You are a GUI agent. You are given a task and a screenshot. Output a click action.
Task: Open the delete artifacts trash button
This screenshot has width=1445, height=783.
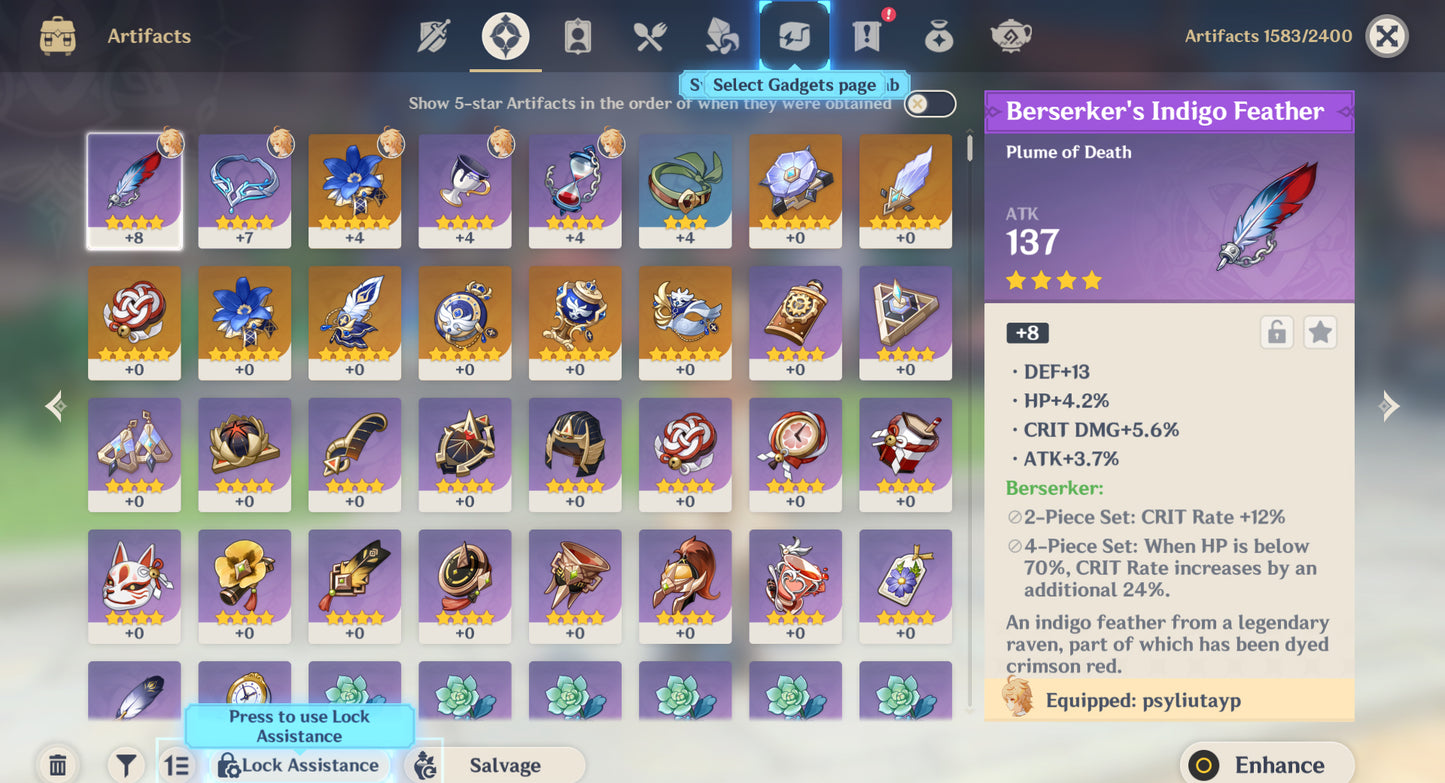click(x=59, y=764)
